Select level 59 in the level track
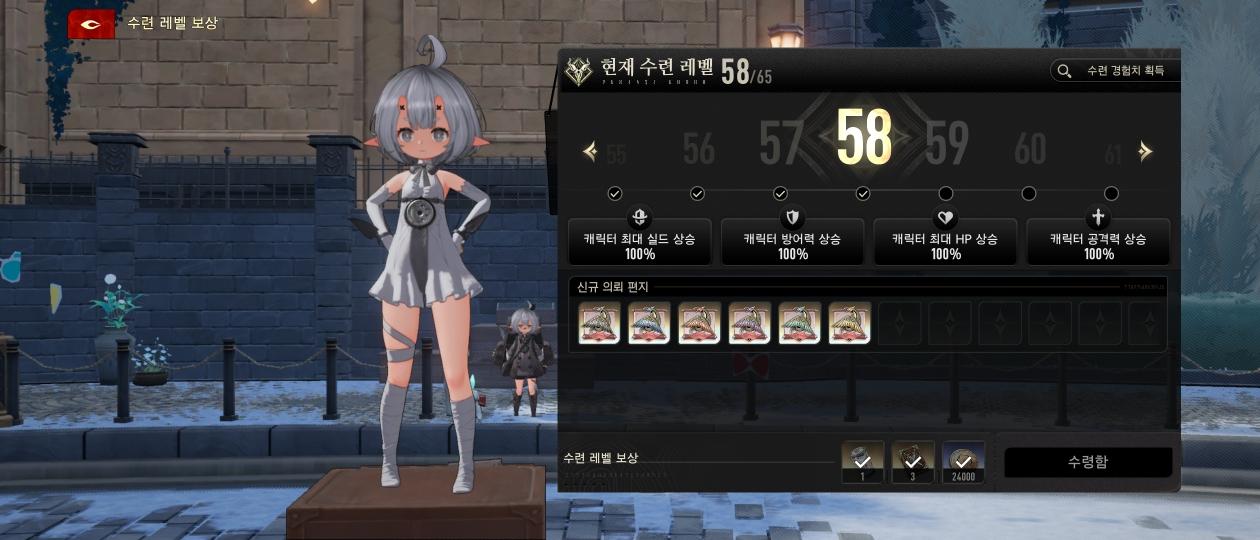Viewport: 1260px width, 540px height. pos(946,144)
